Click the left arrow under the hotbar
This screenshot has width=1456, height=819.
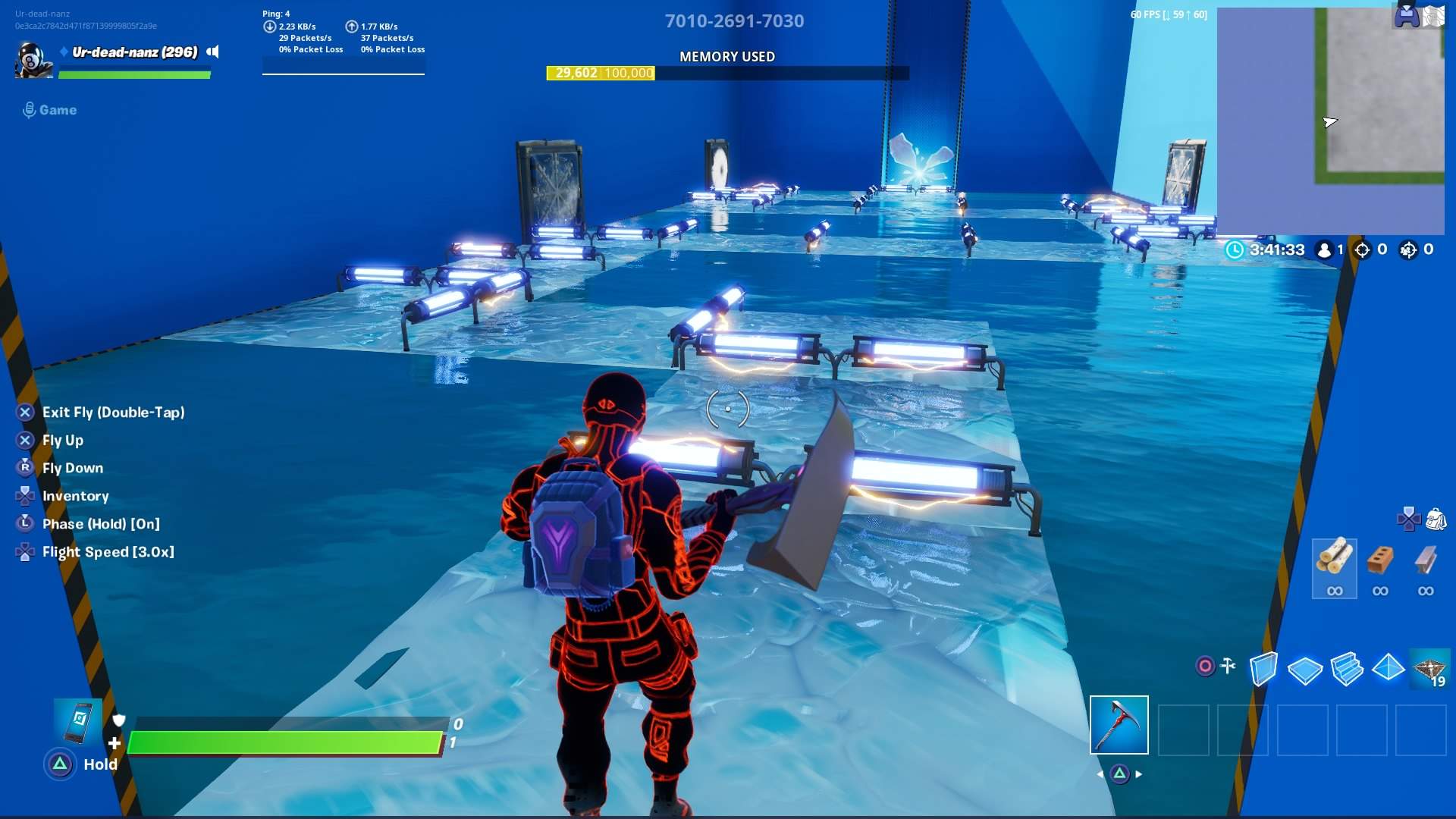pyautogui.click(x=1100, y=774)
